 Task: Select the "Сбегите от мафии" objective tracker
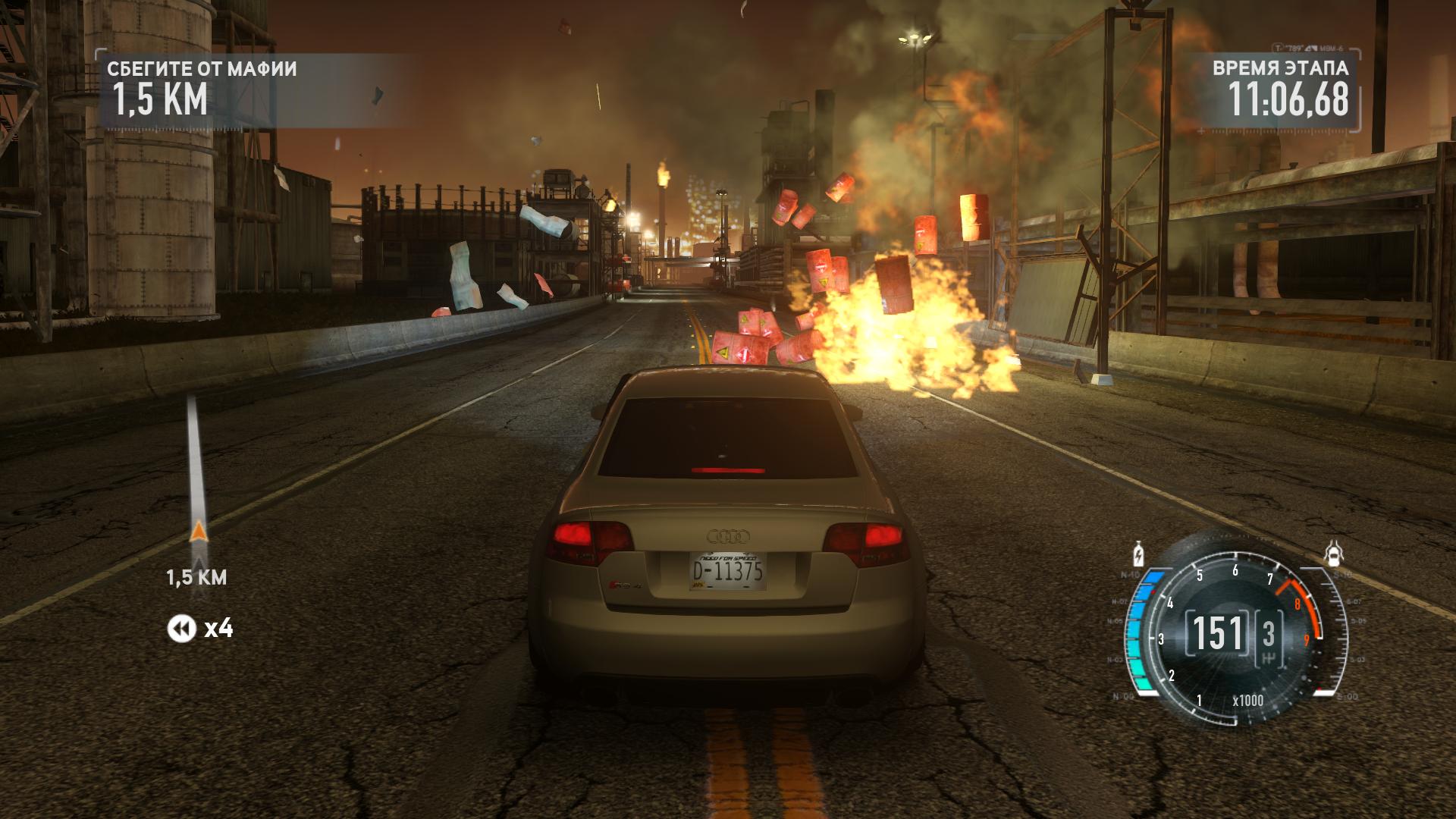(202, 89)
